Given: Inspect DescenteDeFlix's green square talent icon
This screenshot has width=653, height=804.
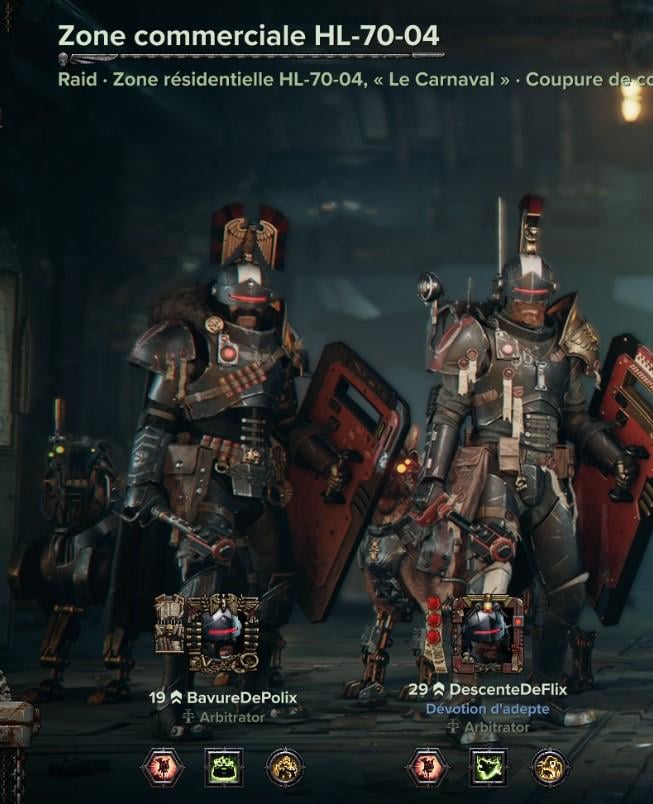Looking at the screenshot, I should 489,767.
